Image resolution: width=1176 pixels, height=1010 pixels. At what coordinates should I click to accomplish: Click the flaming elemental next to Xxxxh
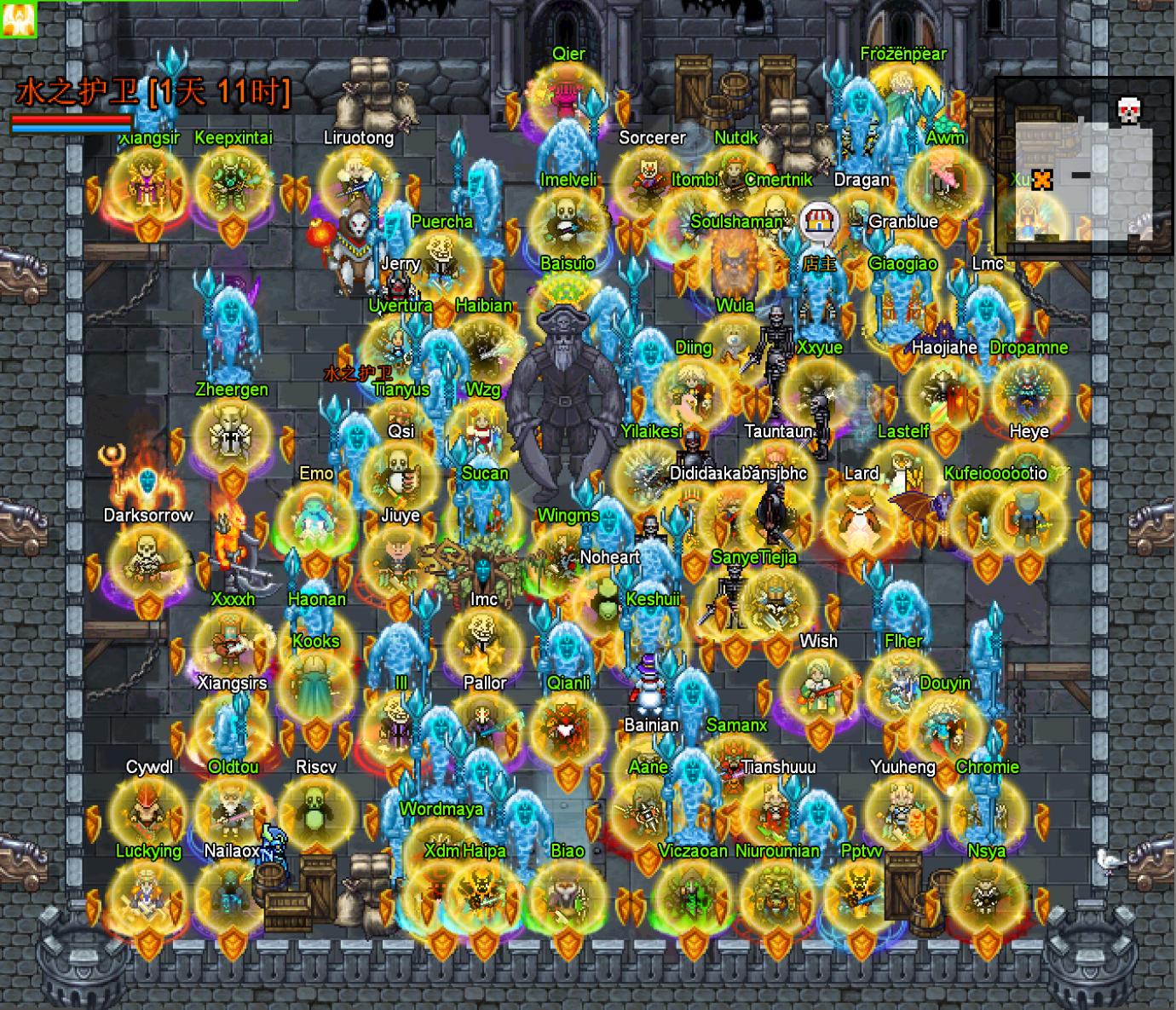tap(228, 537)
